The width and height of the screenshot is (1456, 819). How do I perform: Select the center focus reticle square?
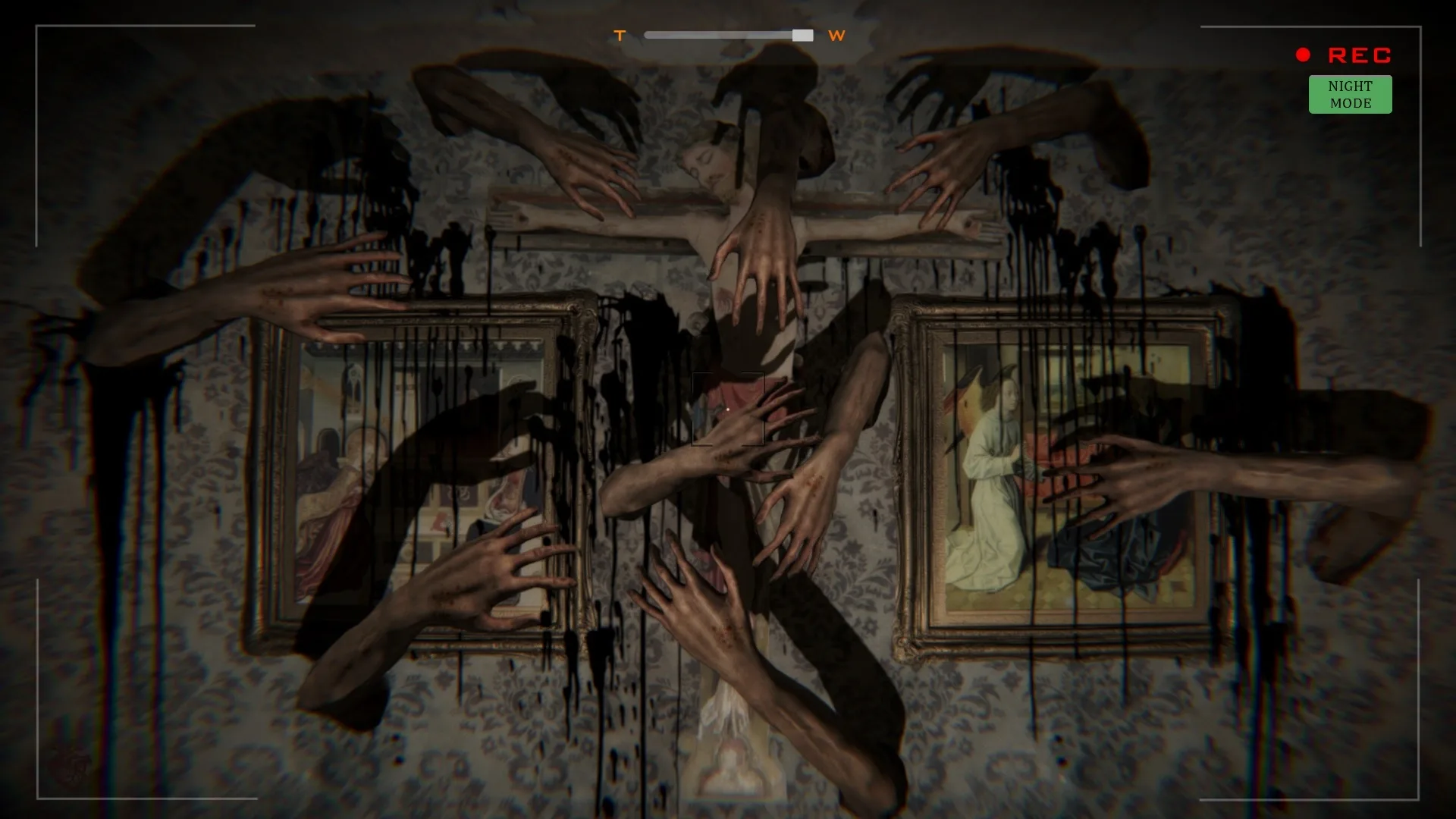pos(728,409)
